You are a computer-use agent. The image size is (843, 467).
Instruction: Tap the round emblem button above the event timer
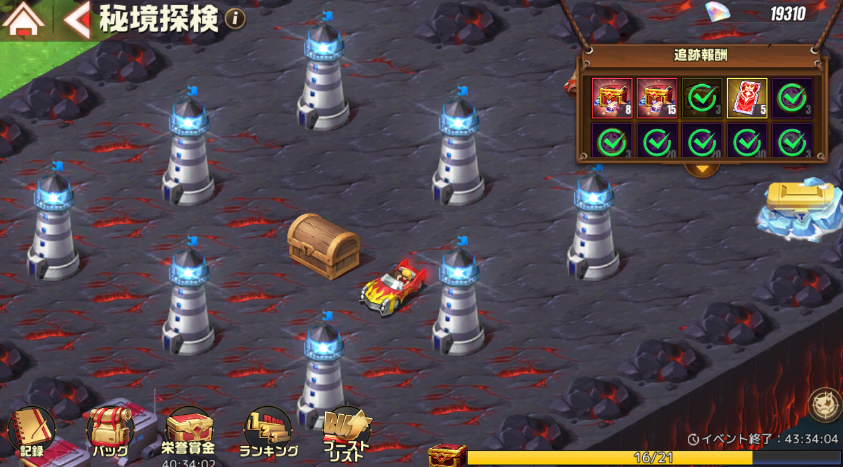click(824, 405)
